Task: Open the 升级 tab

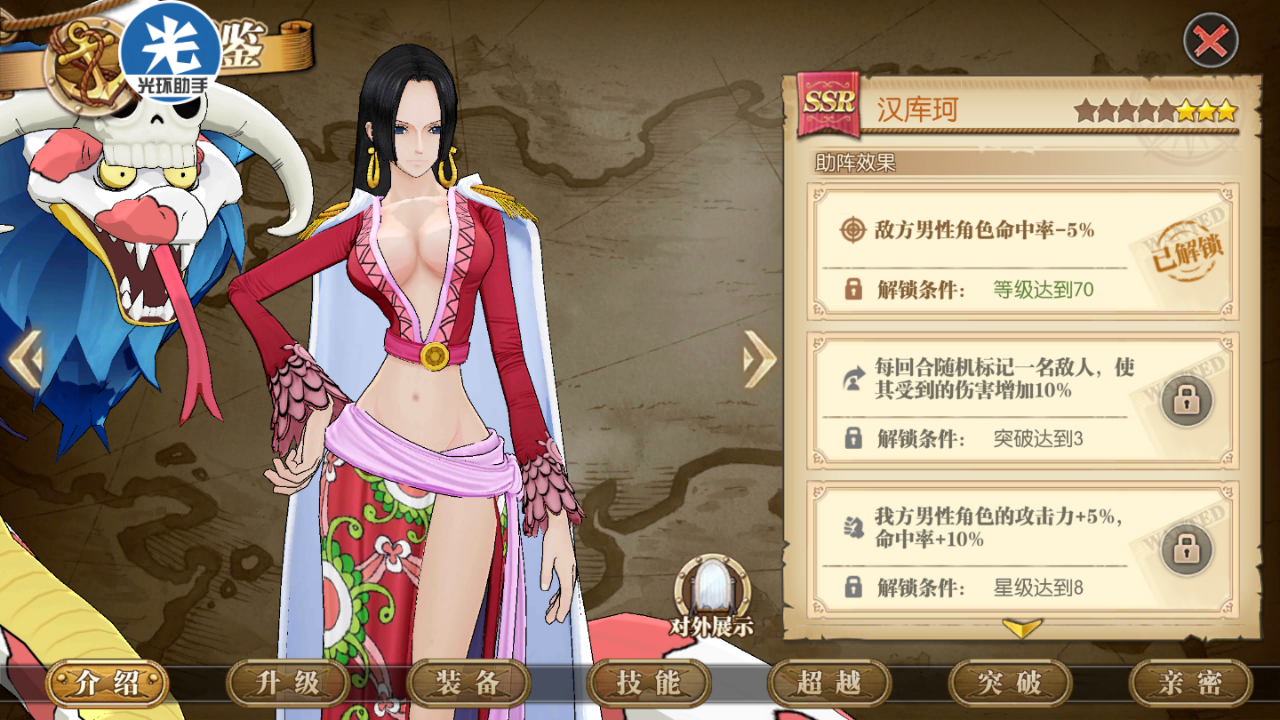Action: pyautogui.click(x=288, y=683)
